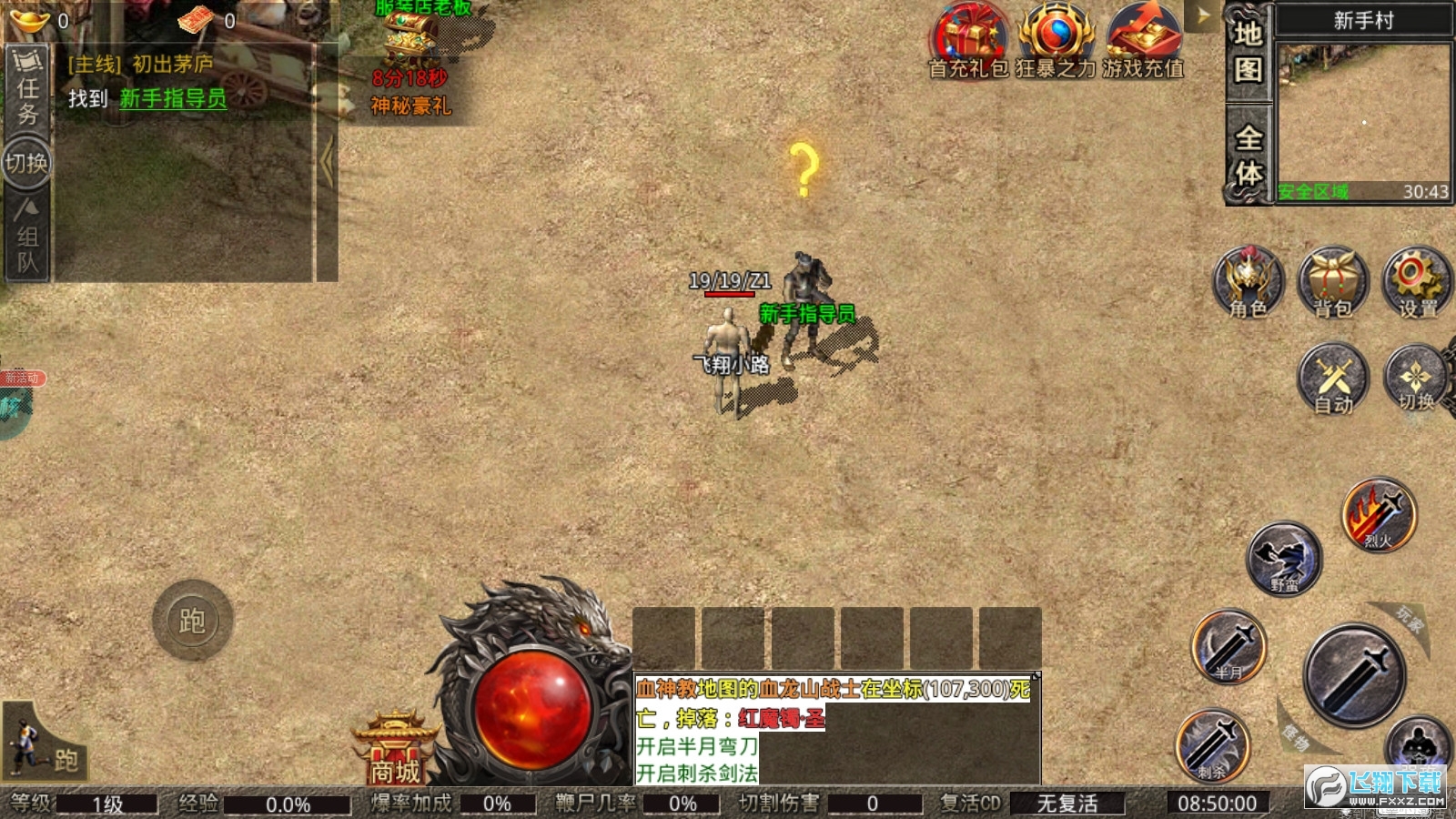Open the 角色 character panel
This screenshot has width=1456, height=819.
1248,282
